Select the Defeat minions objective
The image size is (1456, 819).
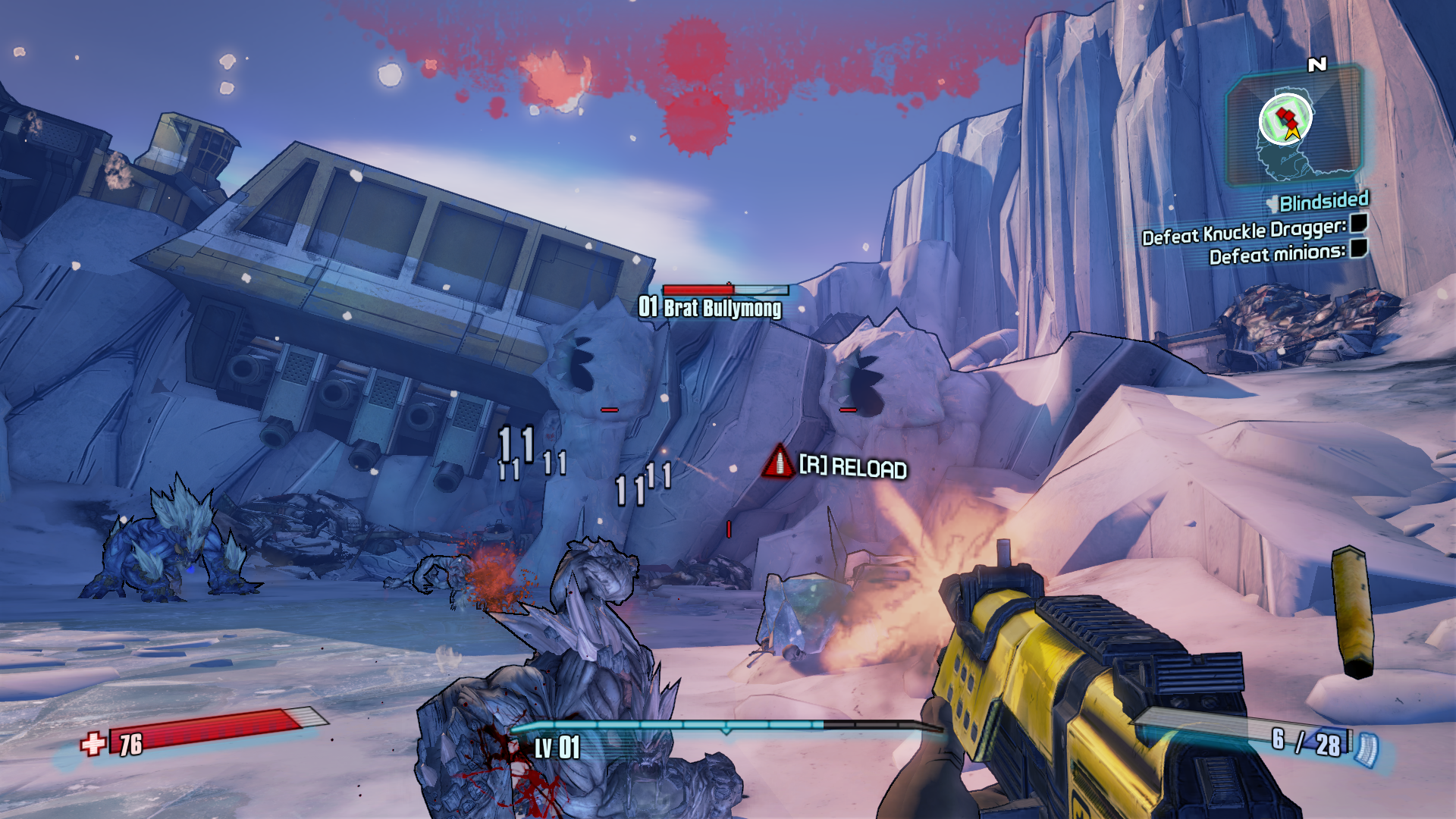1277,253
